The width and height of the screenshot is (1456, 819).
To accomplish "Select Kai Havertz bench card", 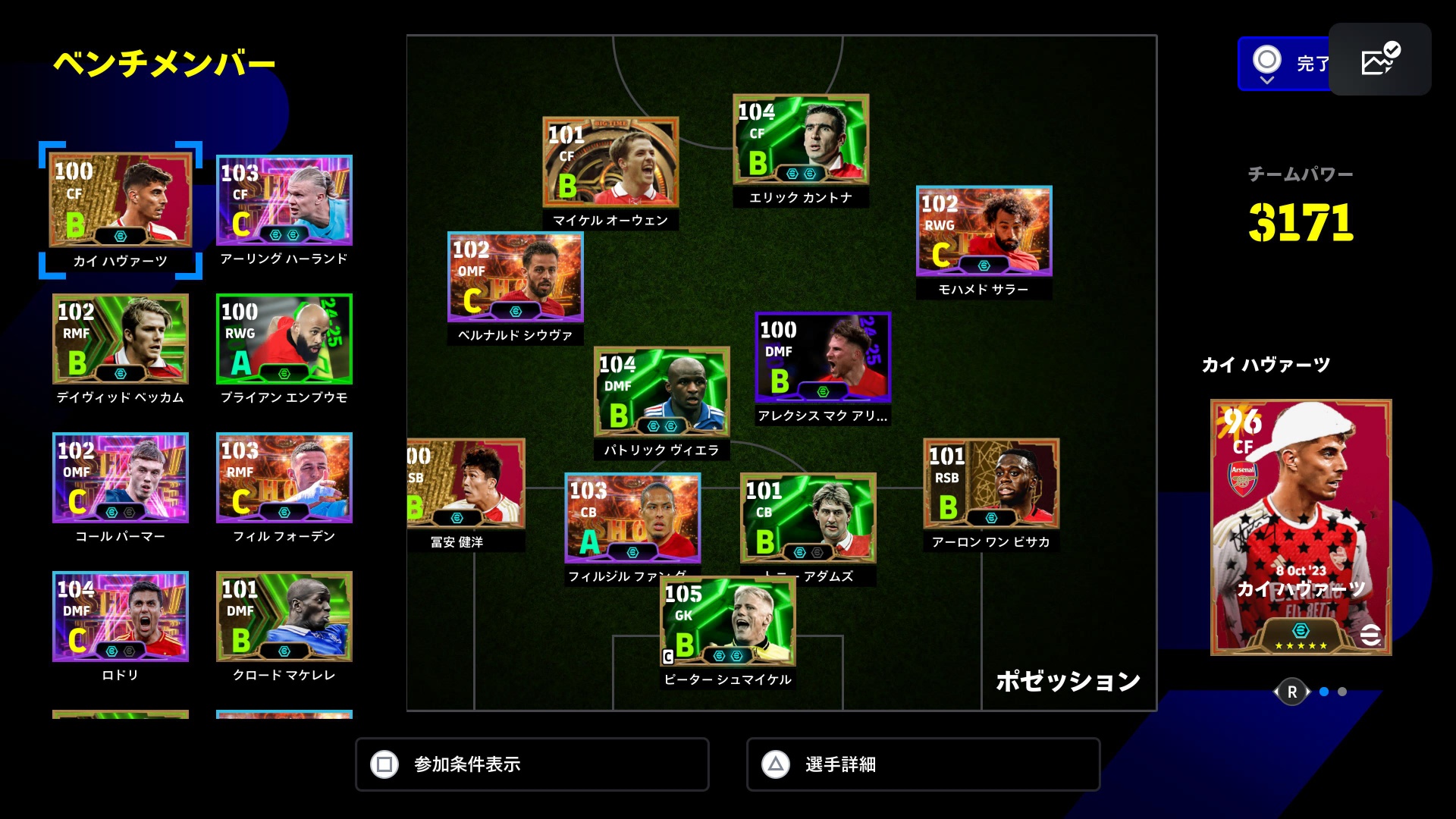I will (121, 200).
